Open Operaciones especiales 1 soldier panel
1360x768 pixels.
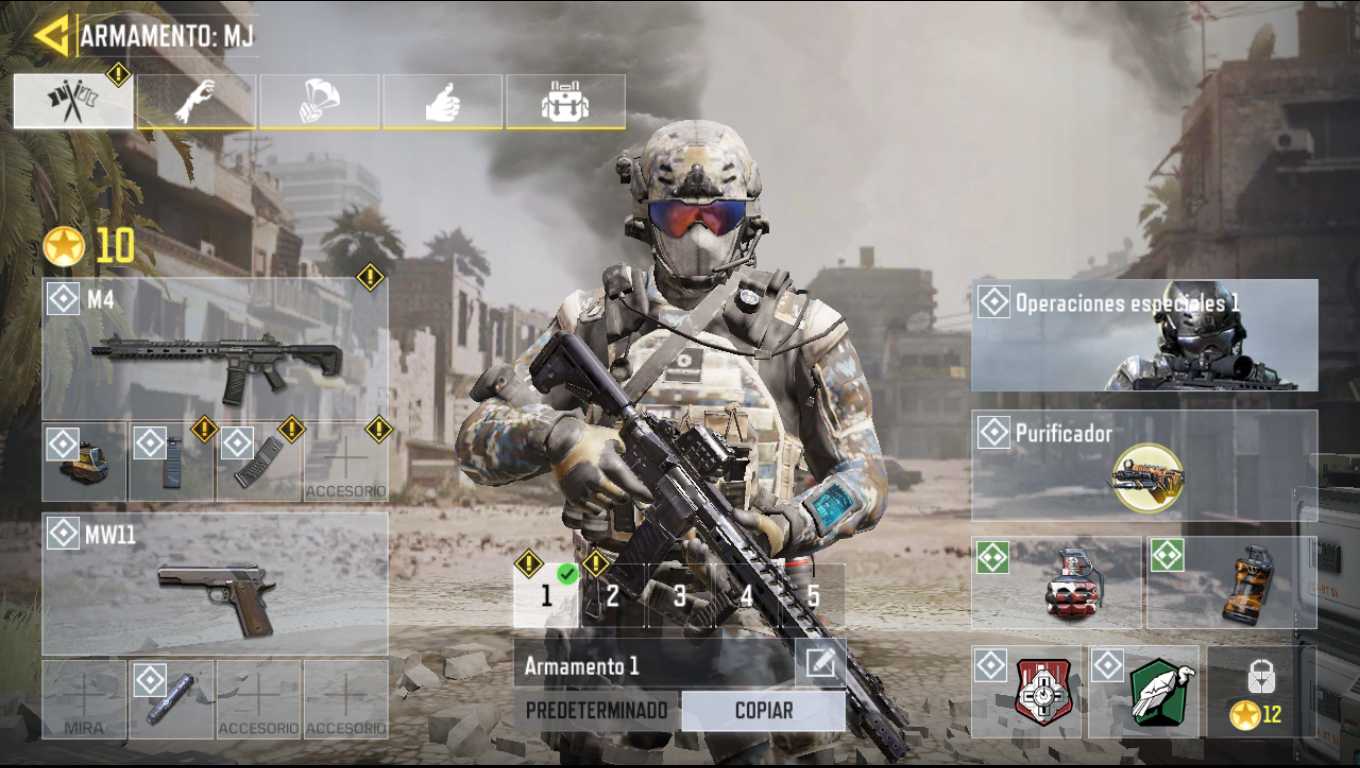[x=1144, y=335]
